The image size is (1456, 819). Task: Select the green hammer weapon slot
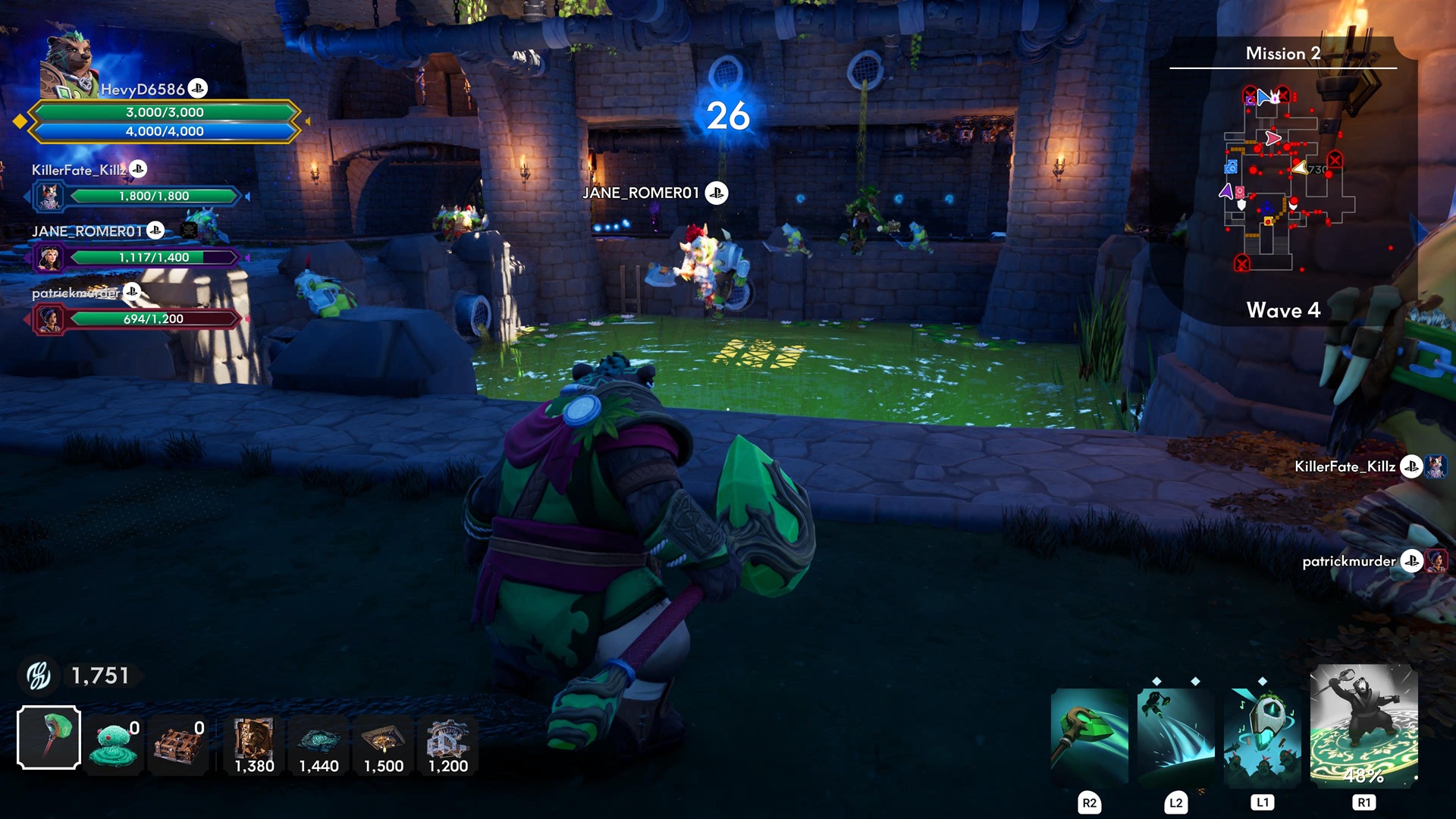click(x=49, y=737)
